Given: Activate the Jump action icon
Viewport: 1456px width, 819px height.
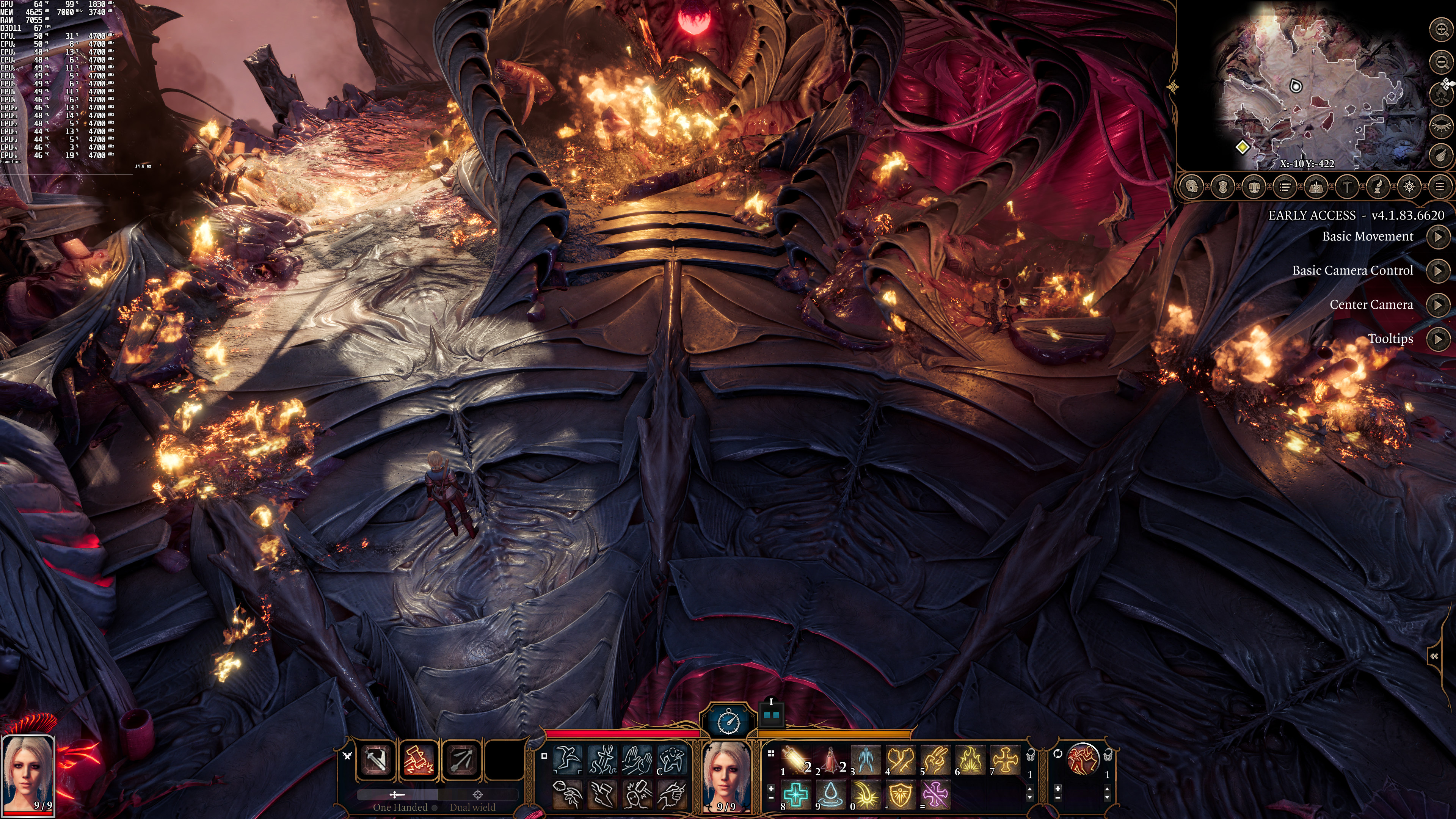Looking at the screenshot, I should pos(567,759).
